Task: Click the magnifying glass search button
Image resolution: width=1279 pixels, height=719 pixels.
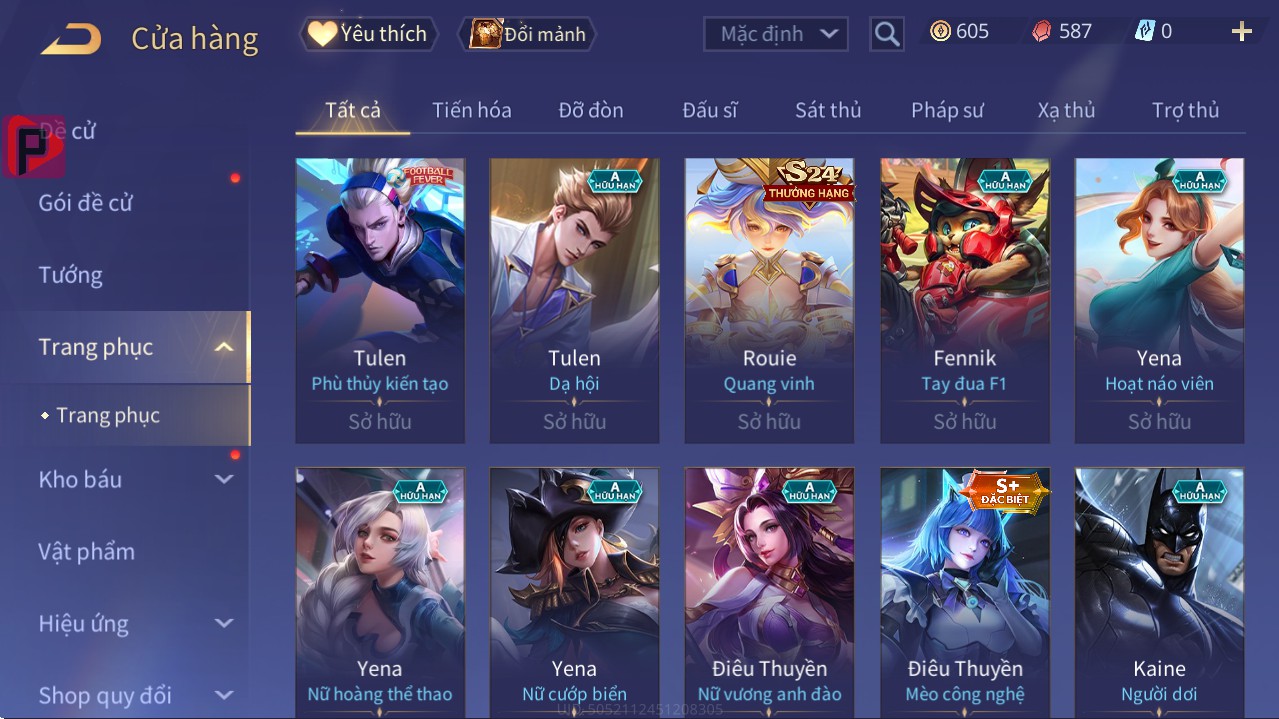Action: [886, 34]
